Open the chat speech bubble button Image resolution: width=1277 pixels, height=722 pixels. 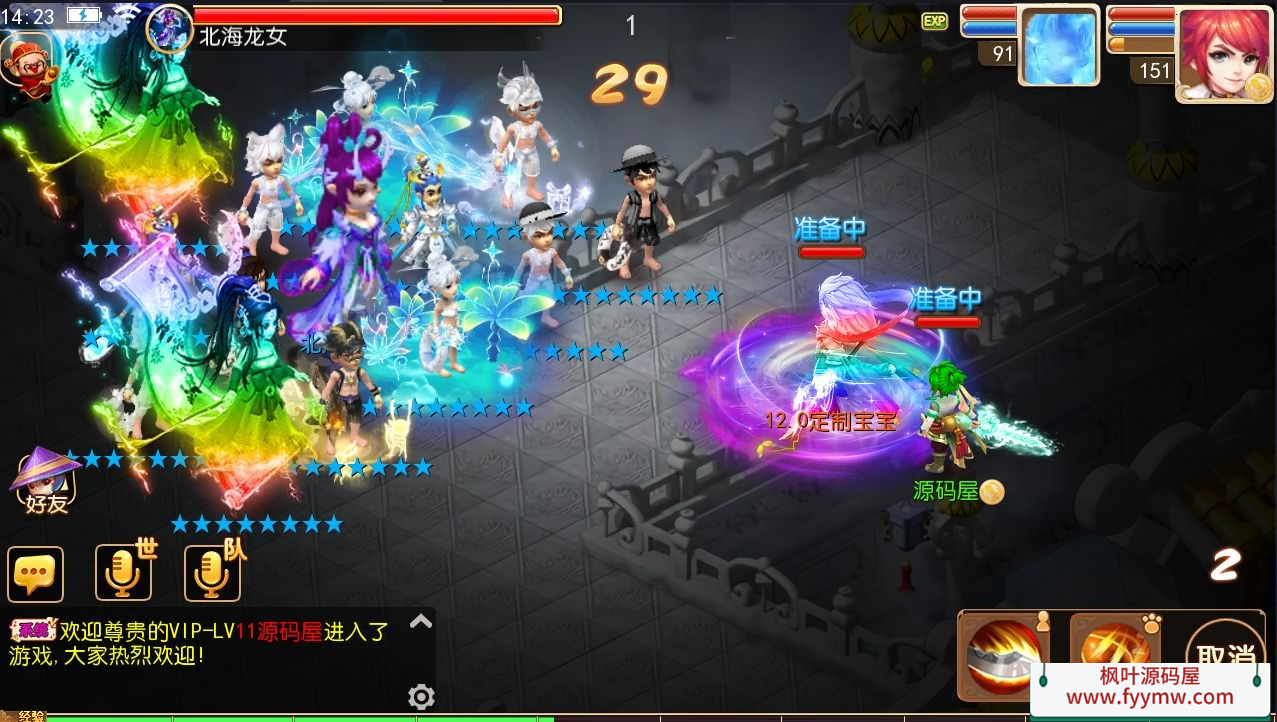[x=35, y=573]
